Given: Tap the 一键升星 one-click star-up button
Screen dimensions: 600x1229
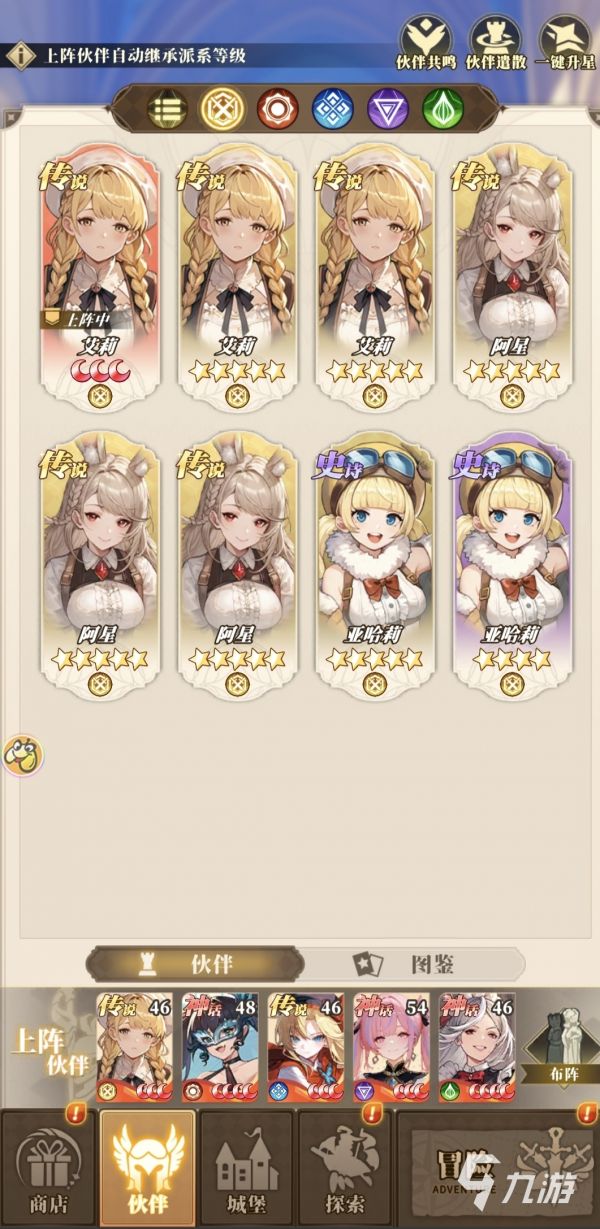Looking at the screenshot, I should pyautogui.click(x=566, y=42).
